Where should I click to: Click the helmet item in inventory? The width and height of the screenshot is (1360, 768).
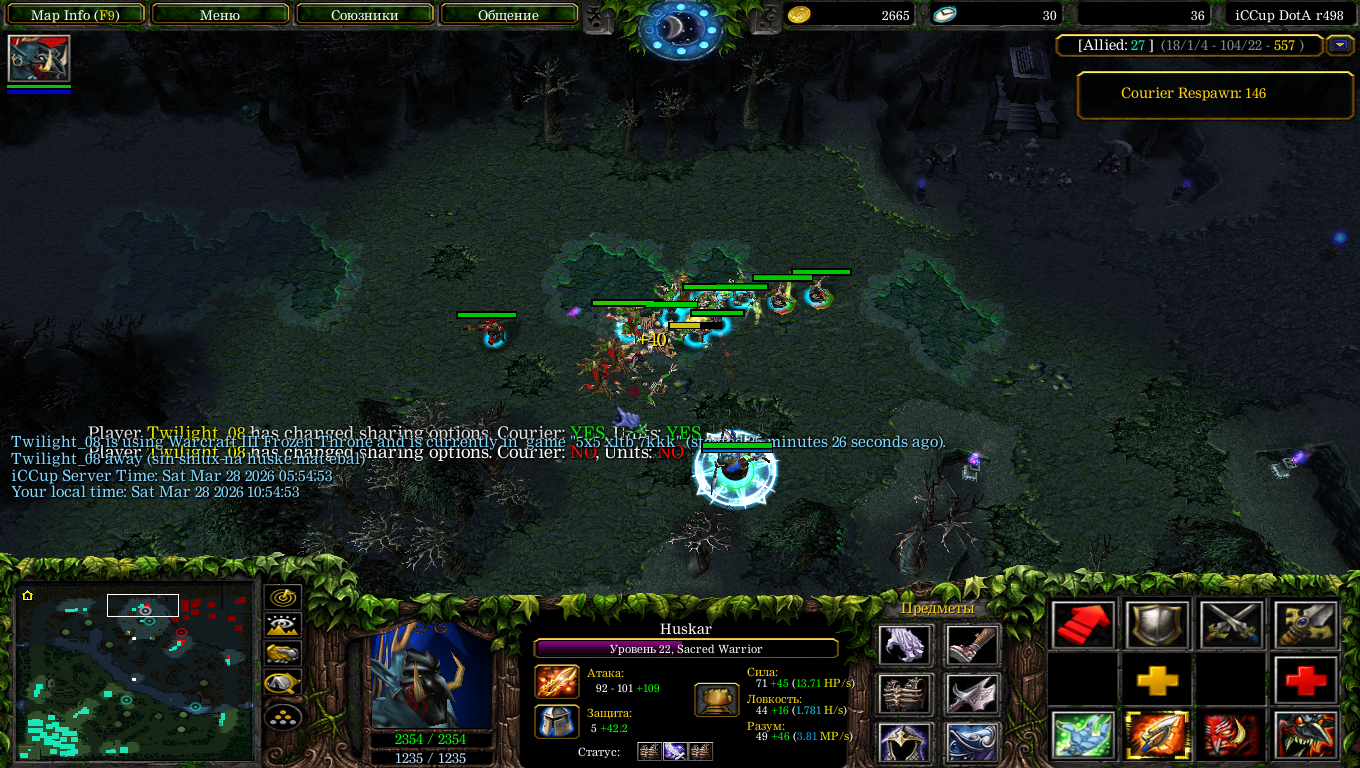(906, 743)
